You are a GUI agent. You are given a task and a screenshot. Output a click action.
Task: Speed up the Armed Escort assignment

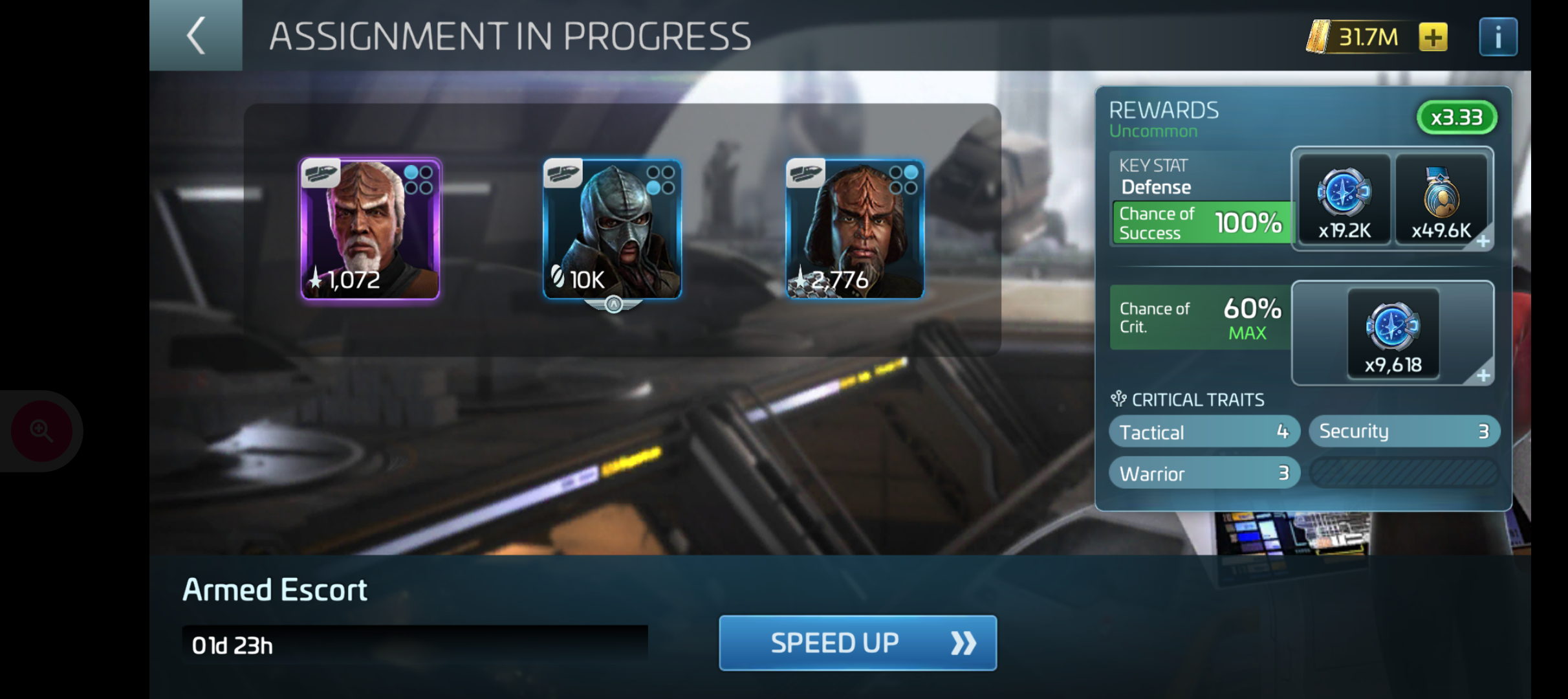(857, 643)
